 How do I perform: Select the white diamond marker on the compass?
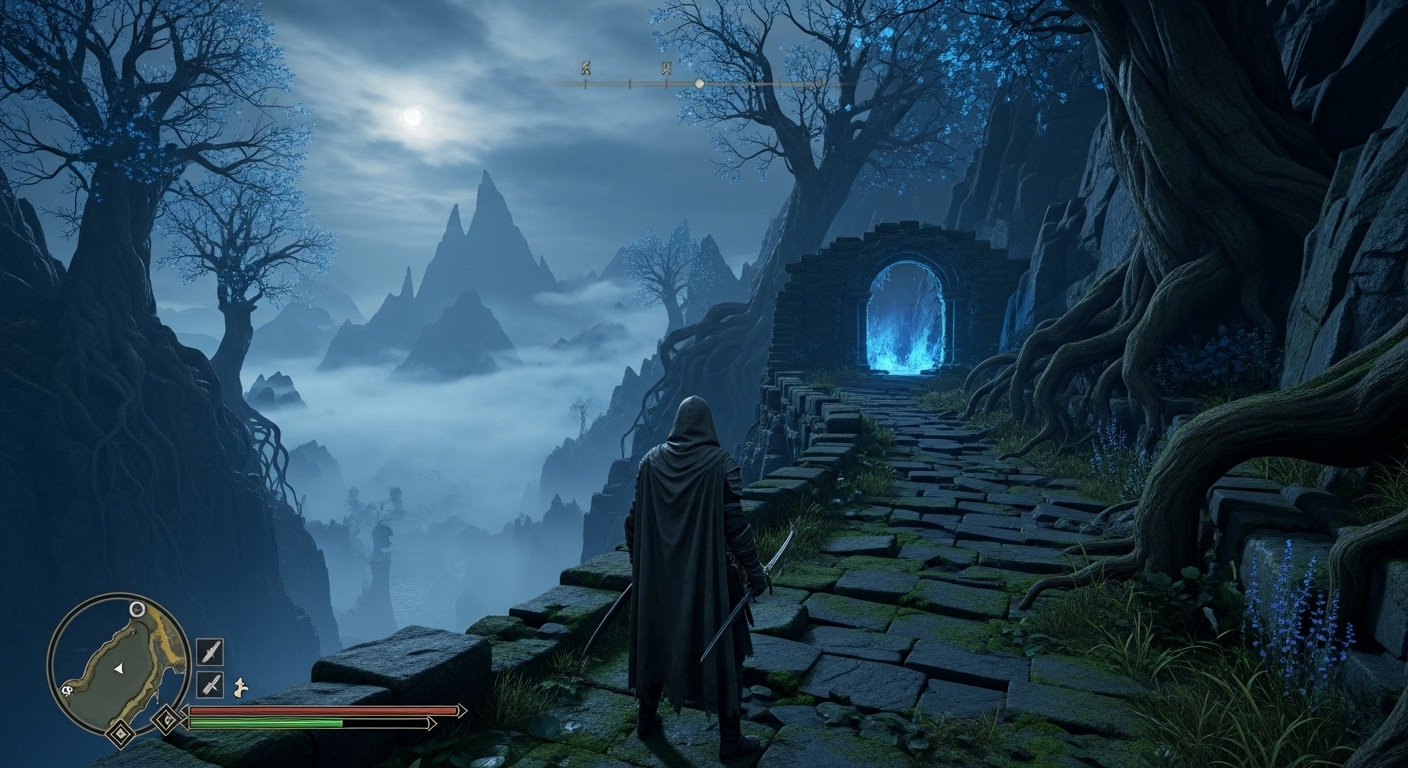coord(699,83)
